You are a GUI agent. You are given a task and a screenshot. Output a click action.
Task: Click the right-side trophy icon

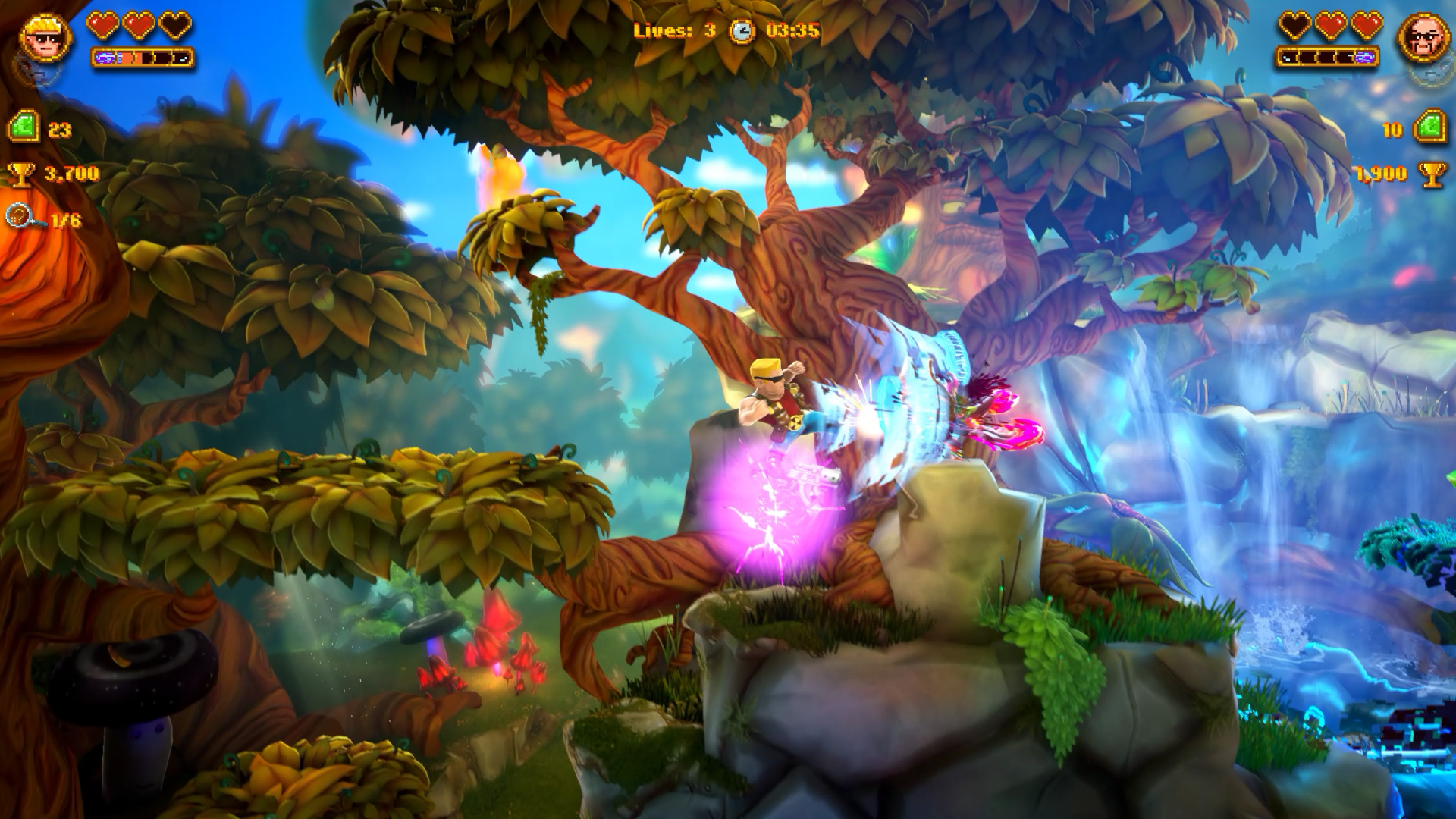1430,173
